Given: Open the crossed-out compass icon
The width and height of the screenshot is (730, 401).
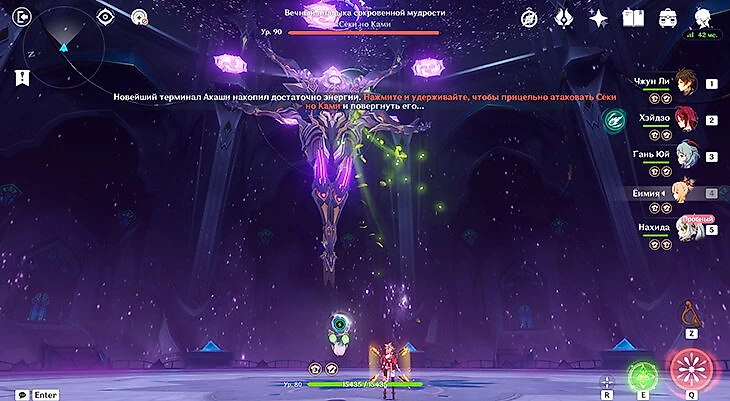Looking at the screenshot, I should 529,18.
